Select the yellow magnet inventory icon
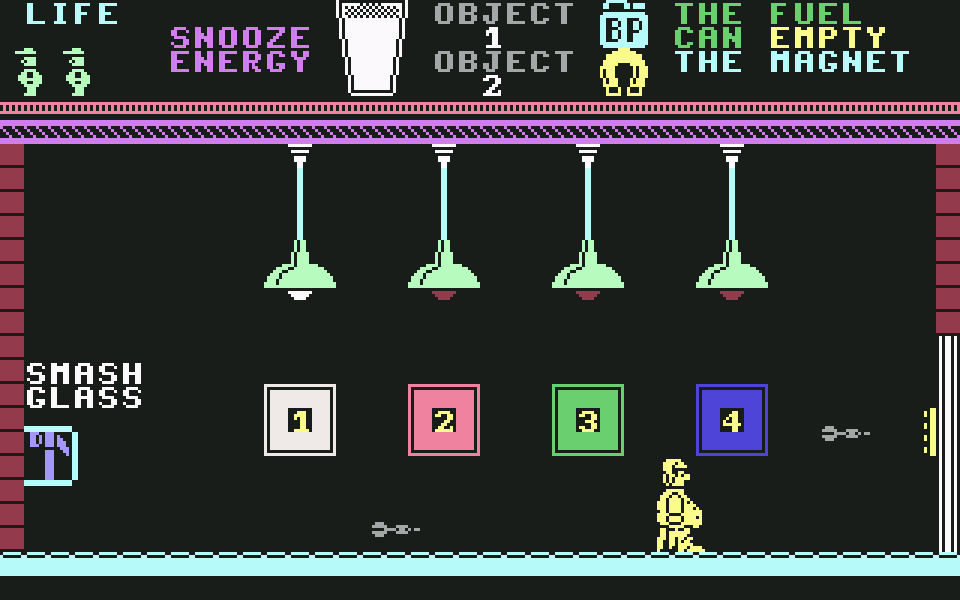The image size is (960, 600). point(624,74)
